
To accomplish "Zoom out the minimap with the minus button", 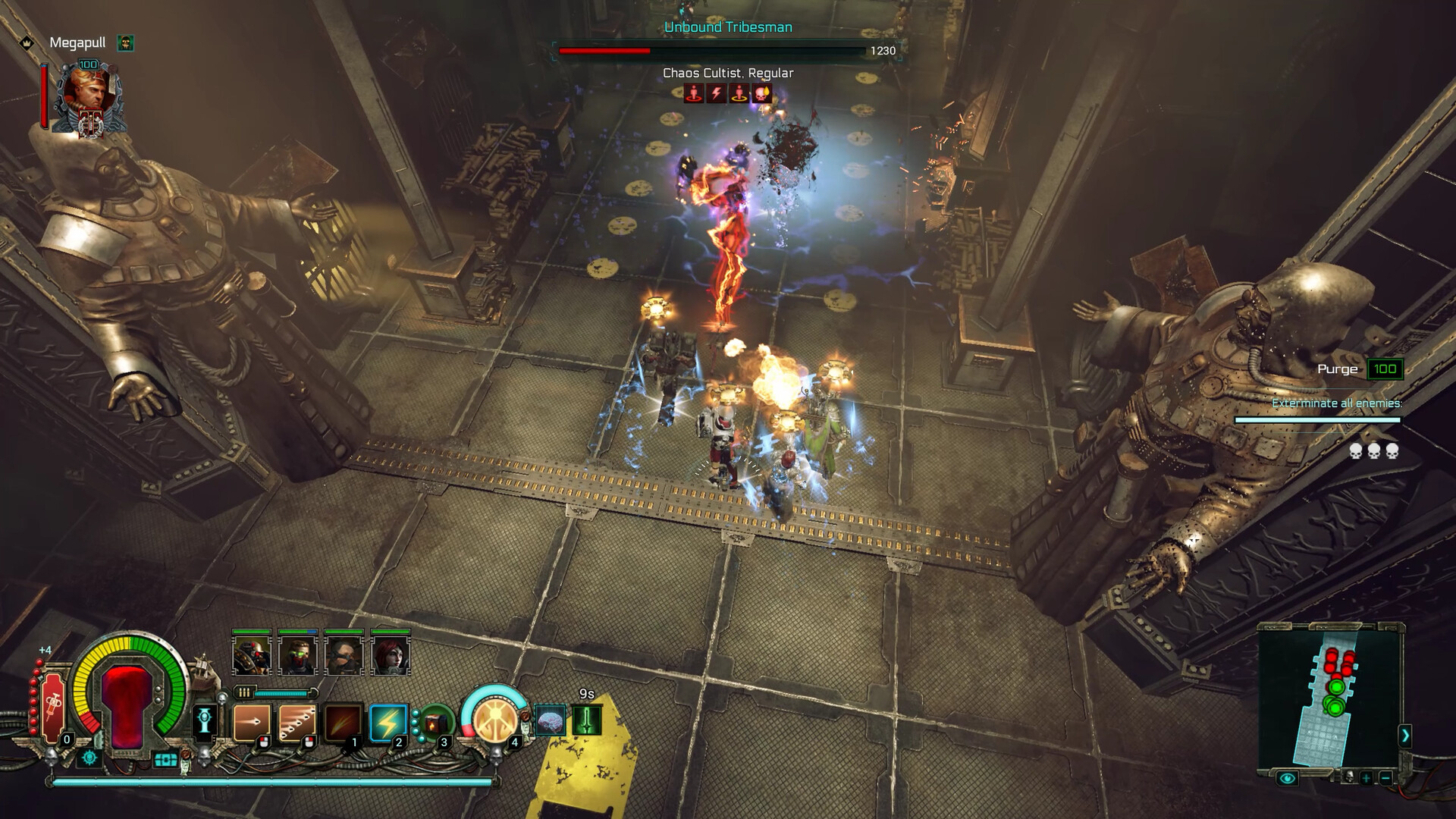I will click(x=1385, y=777).
